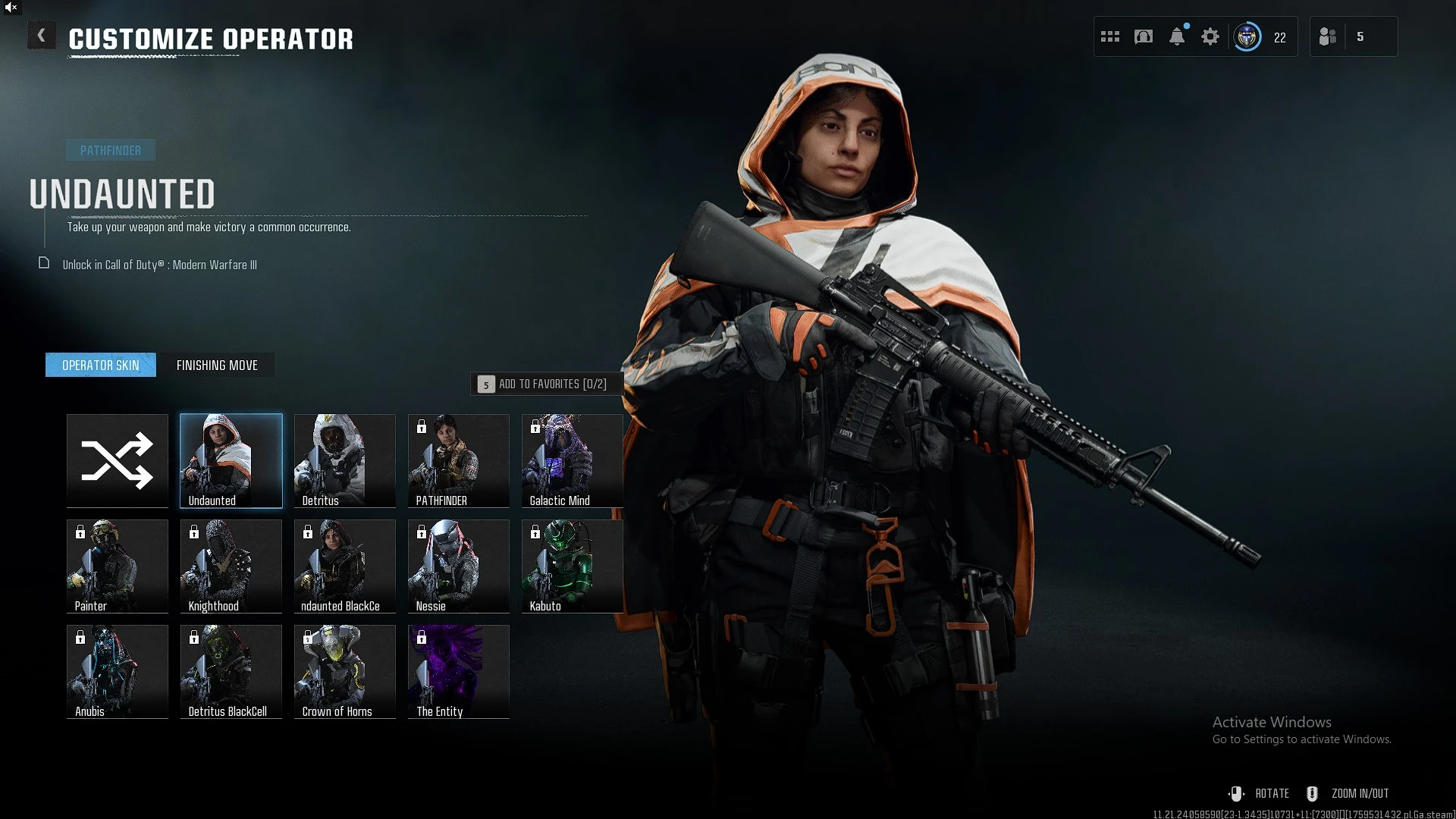Pick the Detritus BlackCell skin
This screenshot has height=819, width=1456.
point(231,671)
